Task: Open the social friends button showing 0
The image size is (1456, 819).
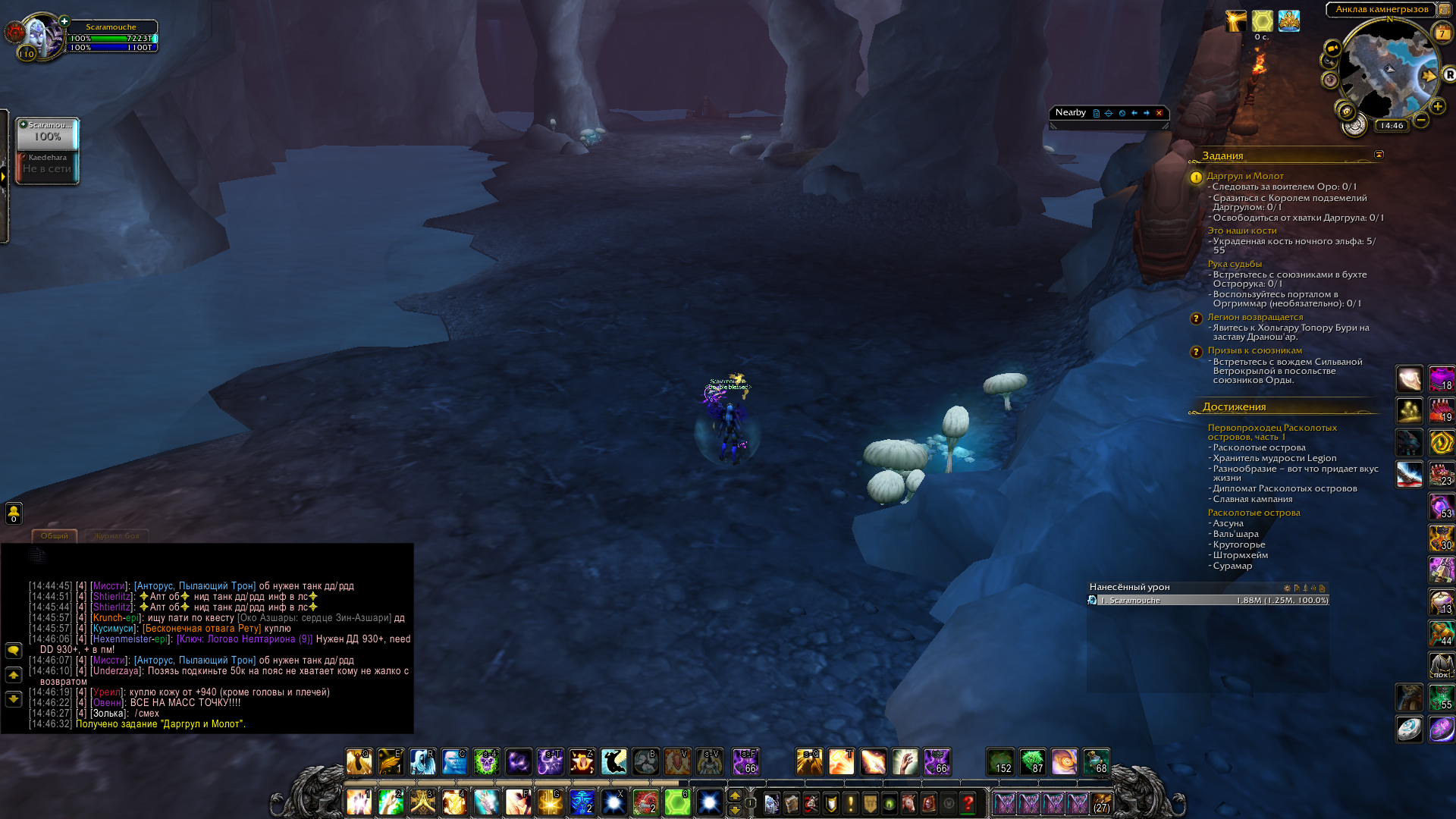Action: pyautogui.click(x=14, y=513)
